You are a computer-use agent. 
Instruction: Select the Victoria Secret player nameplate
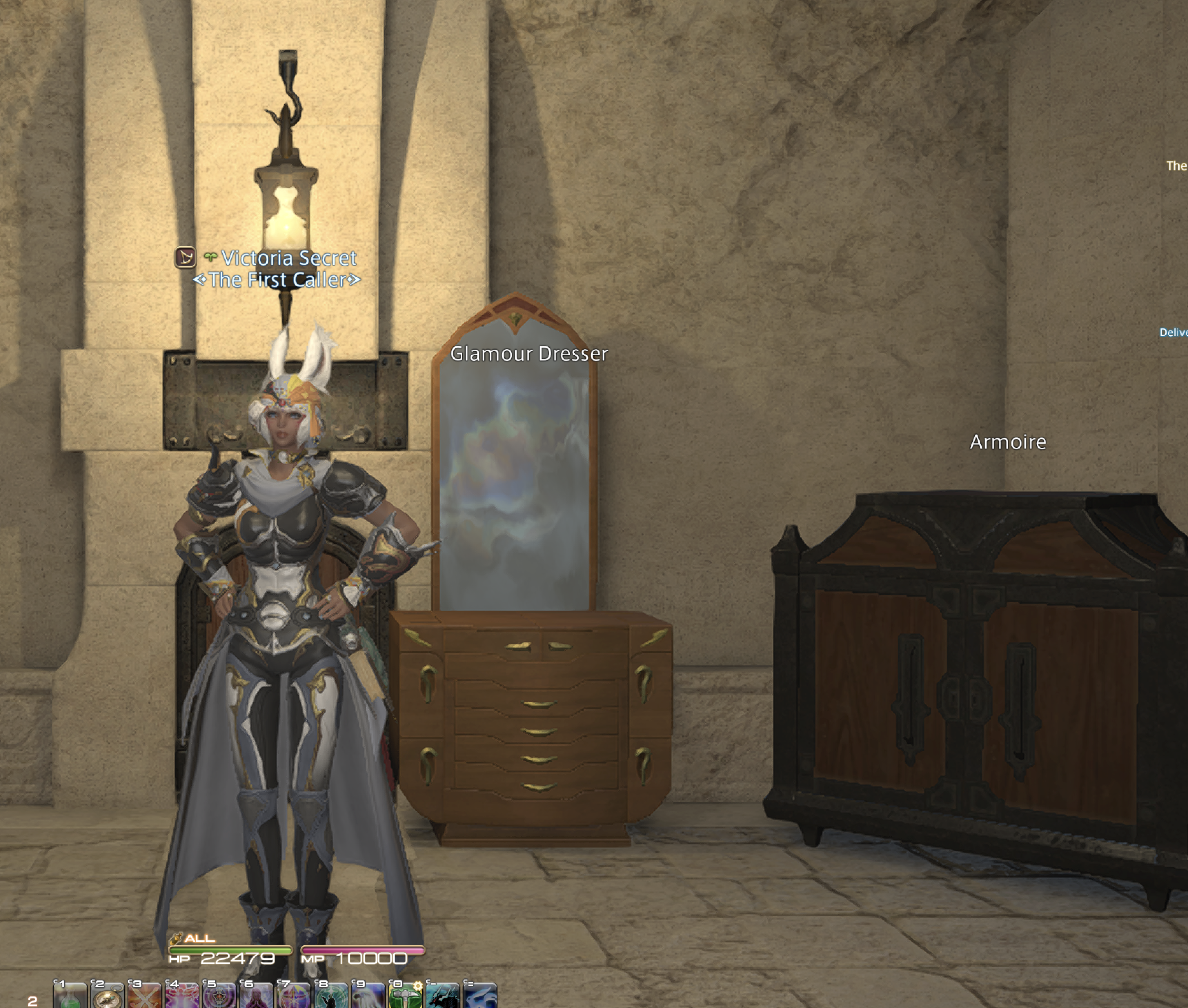(x=289, y=258)
